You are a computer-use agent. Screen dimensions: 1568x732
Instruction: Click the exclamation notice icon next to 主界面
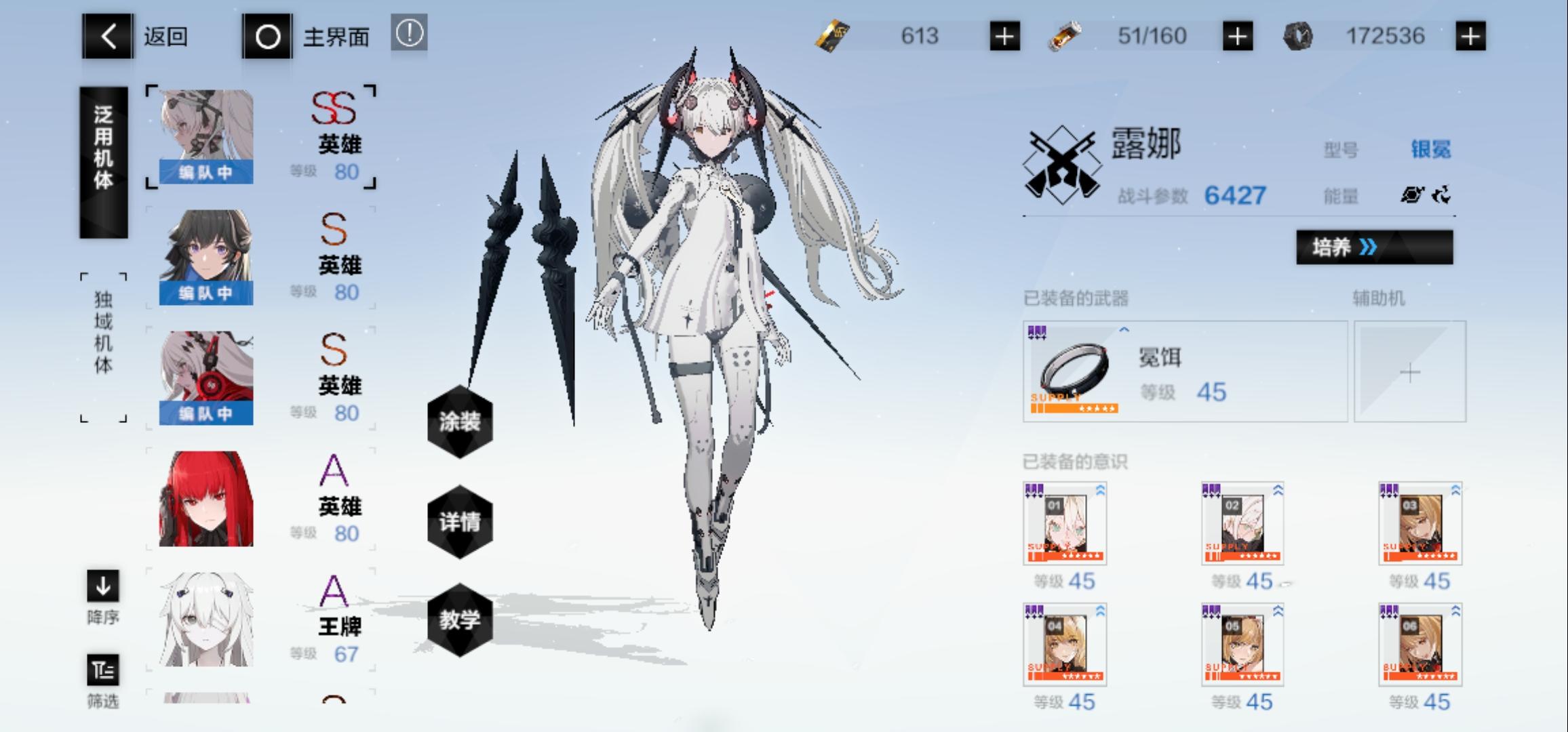click(410, 33)
